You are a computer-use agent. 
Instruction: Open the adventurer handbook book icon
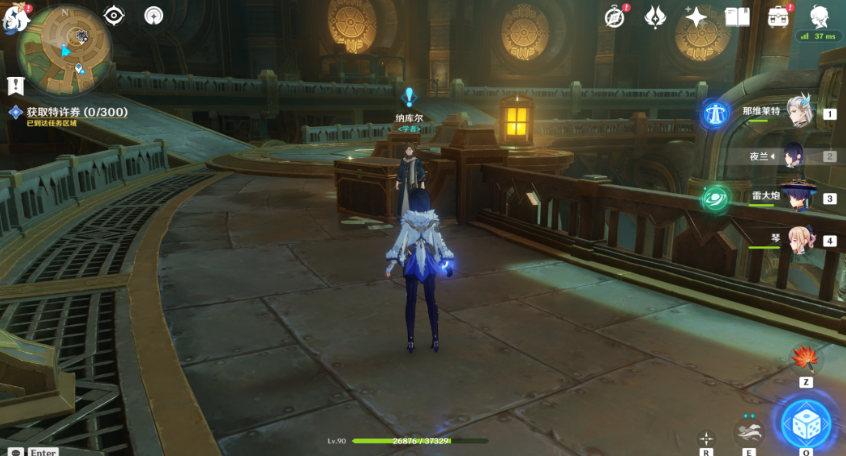(x=737, y=16)
